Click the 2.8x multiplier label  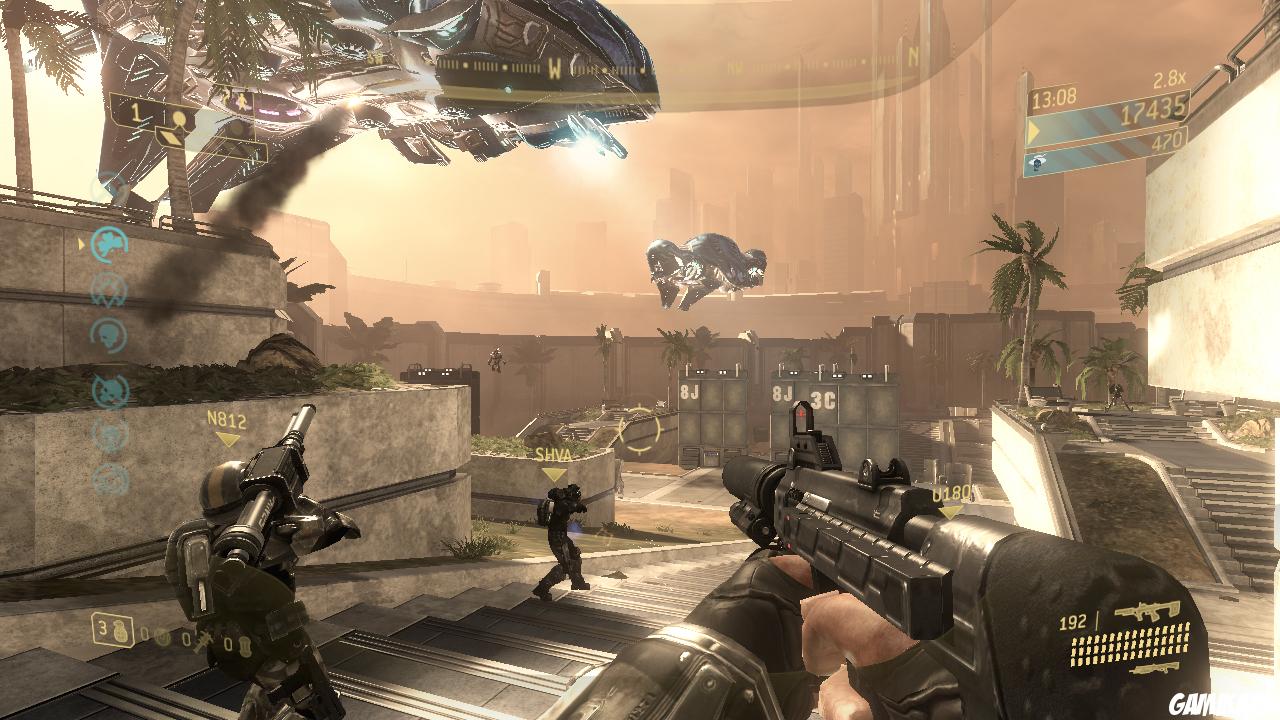tap(1169, 79)
